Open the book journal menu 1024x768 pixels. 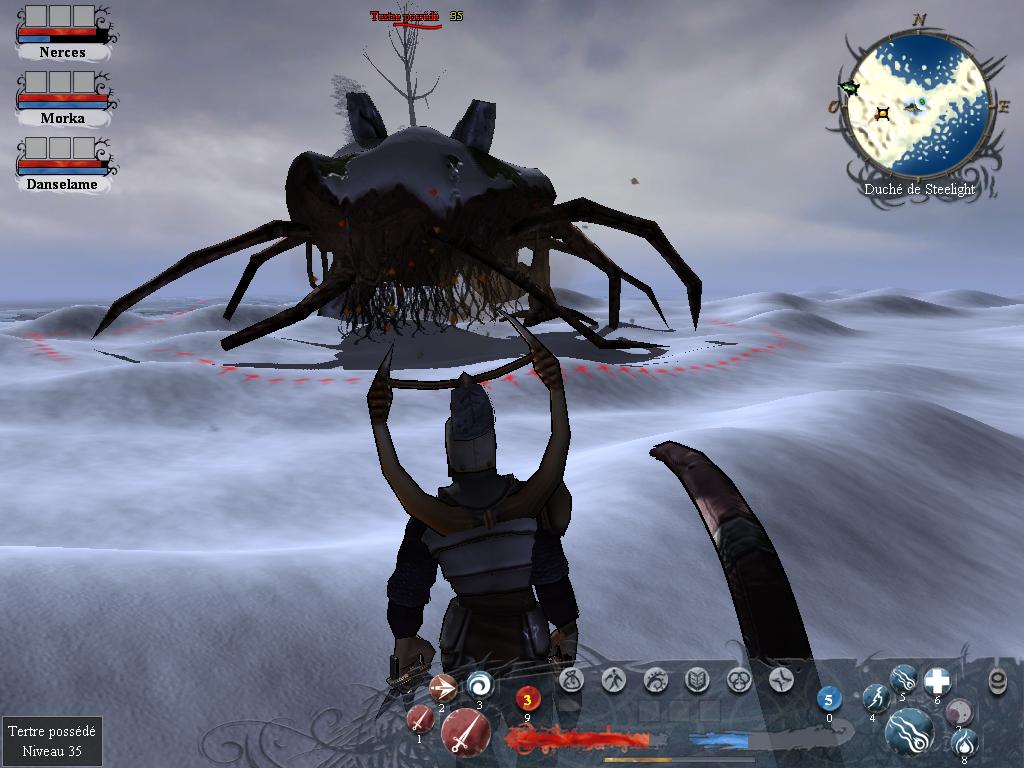coord(697,680)
